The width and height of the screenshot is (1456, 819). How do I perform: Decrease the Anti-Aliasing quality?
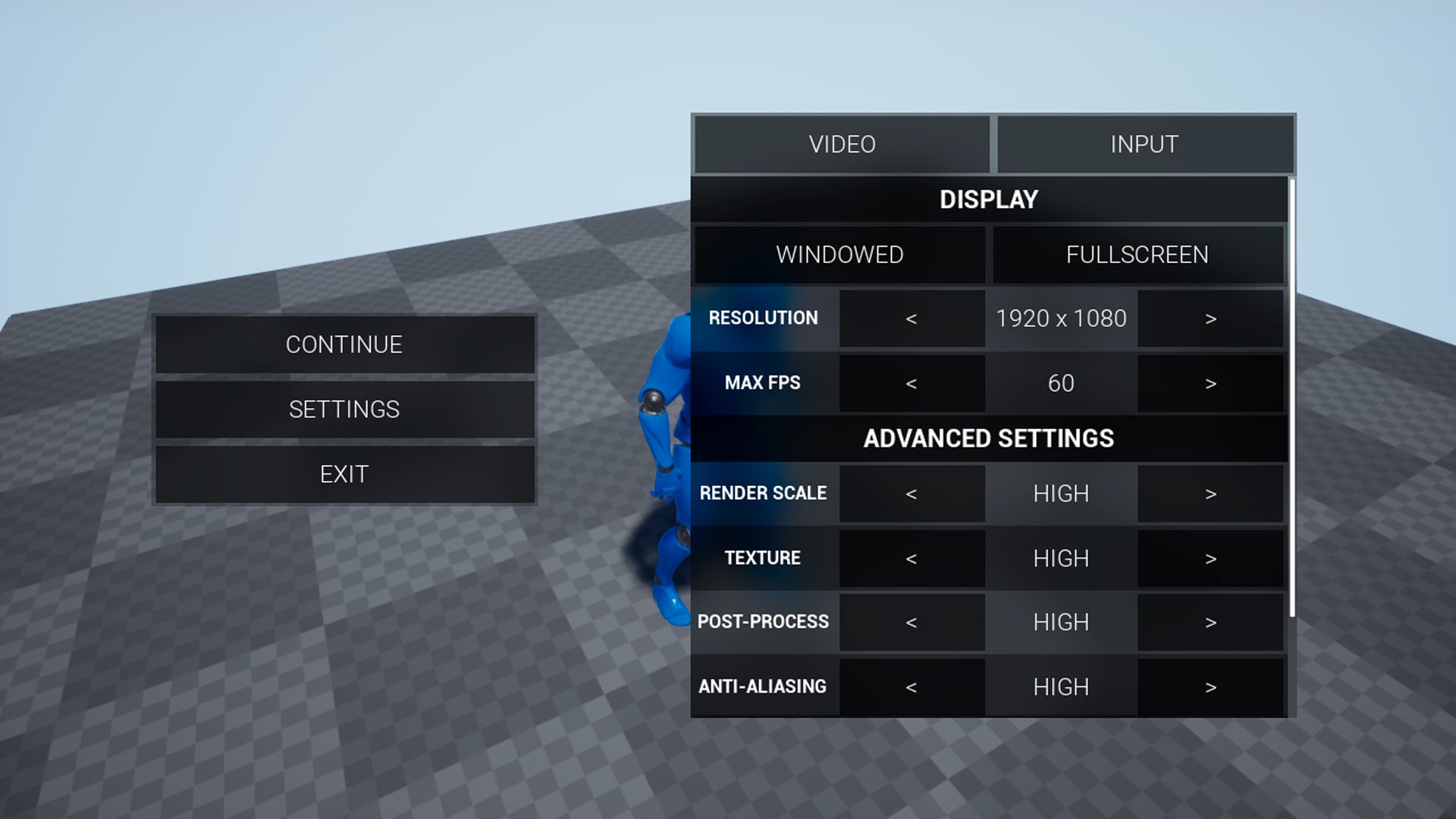click(x=912, y=686)
